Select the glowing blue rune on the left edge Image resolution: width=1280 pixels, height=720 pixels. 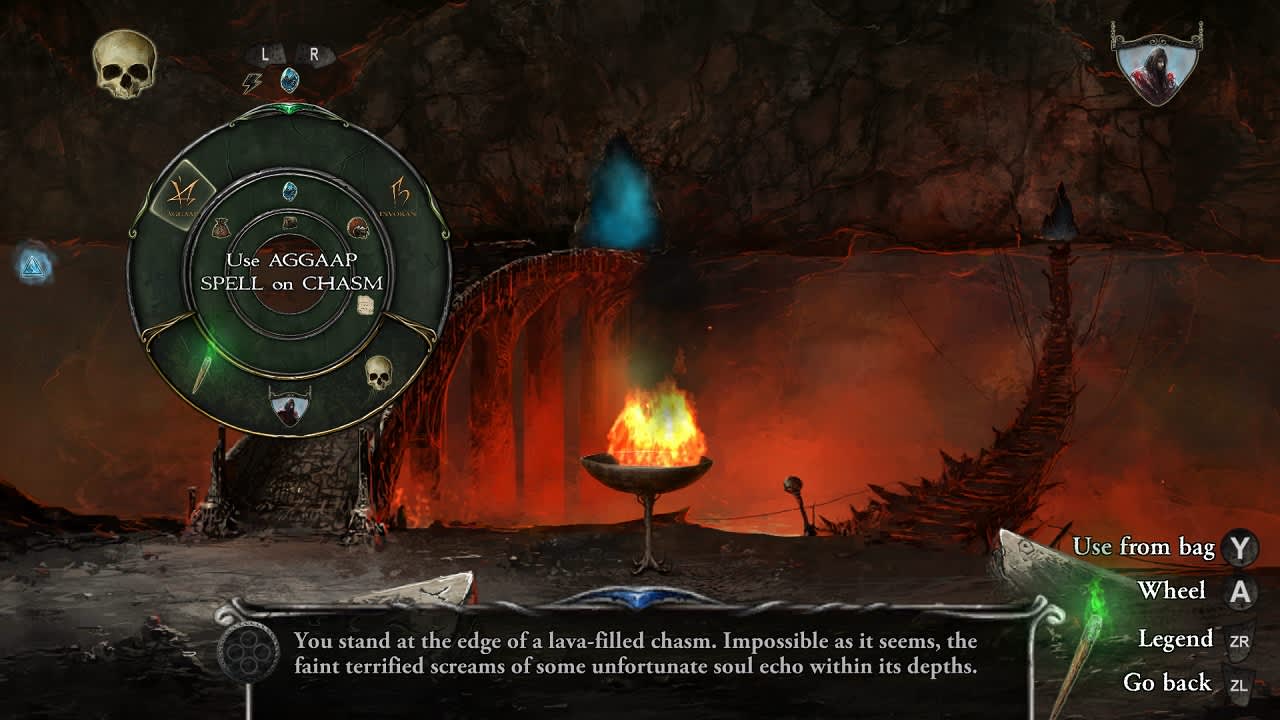pyautogui.click(x=35, y=265)
